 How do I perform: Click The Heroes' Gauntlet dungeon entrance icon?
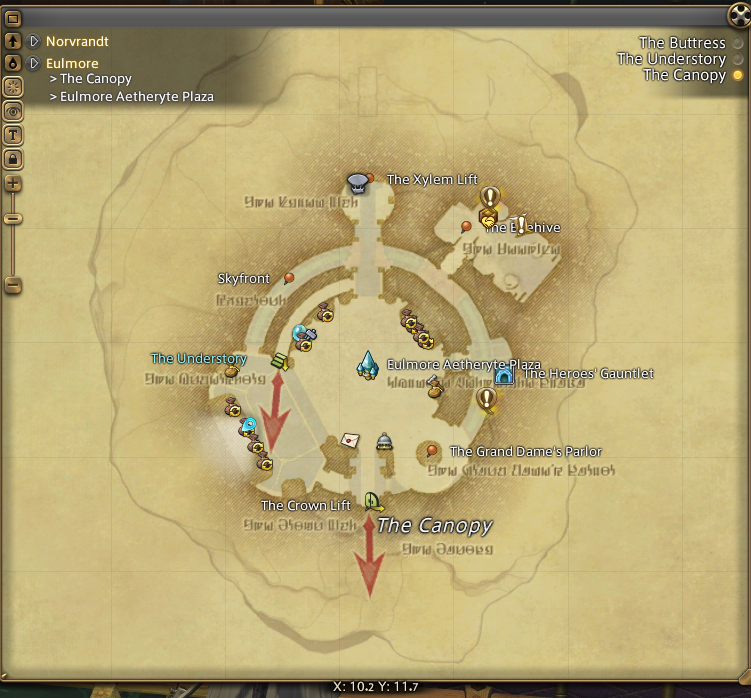pyautogui.click(x=504, y=375)
